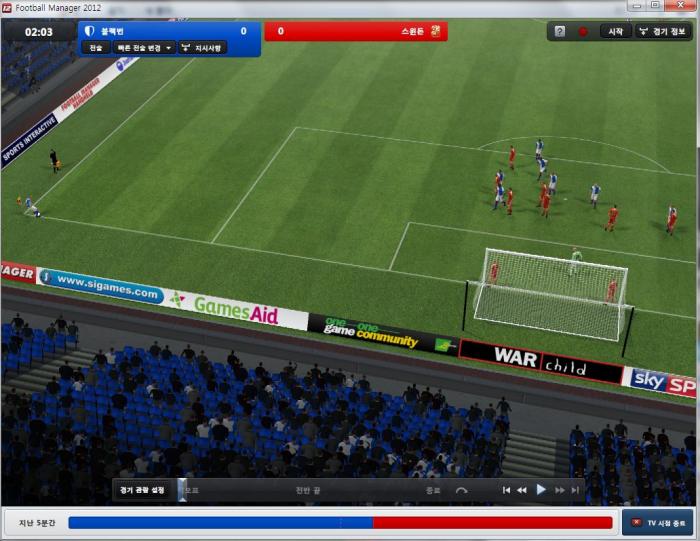
Task: Select the 스완든 team name in scoreboard
Action: 411,32
